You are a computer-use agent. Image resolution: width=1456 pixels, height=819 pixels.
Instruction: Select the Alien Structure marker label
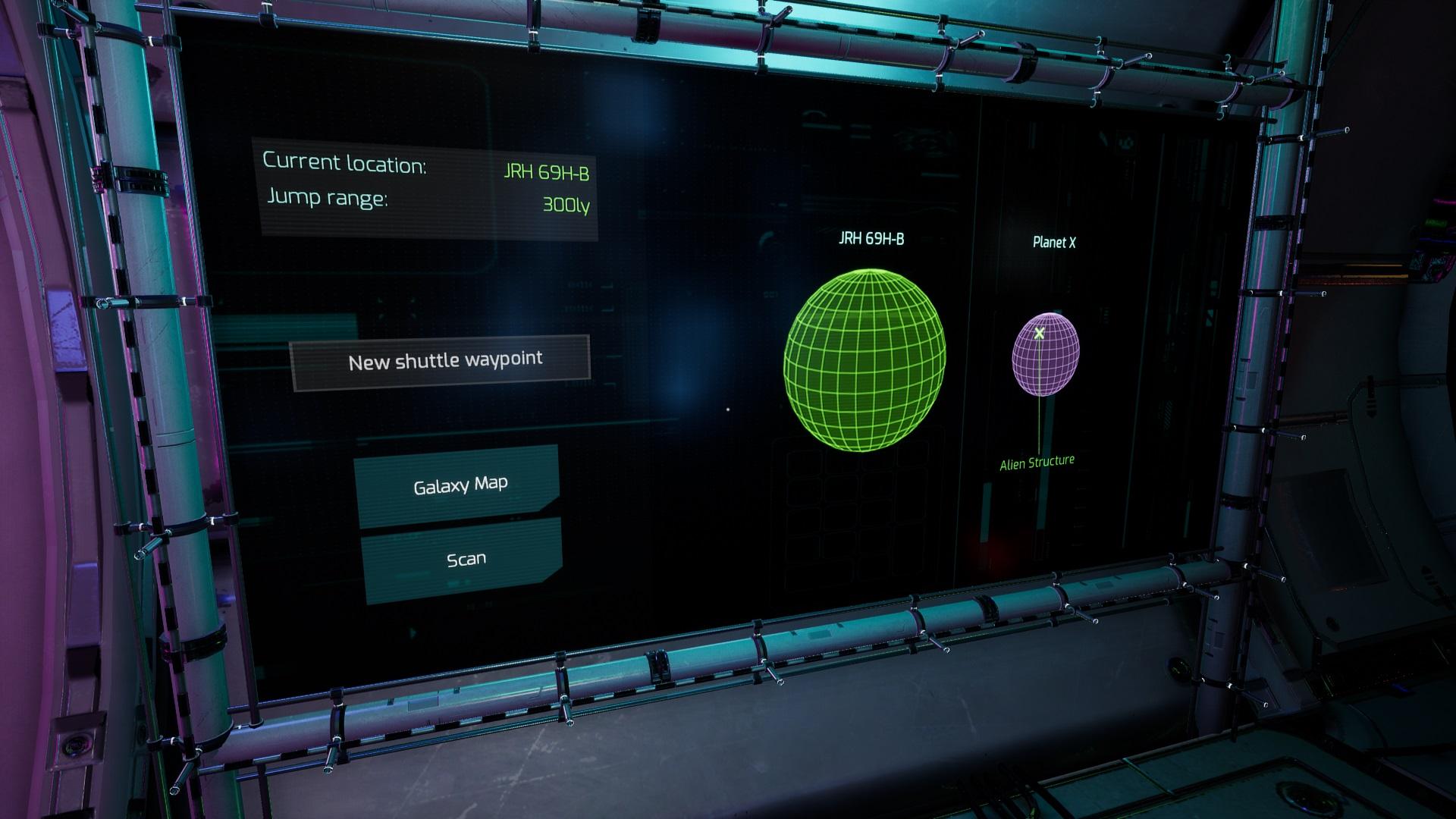pos(1037,463)
